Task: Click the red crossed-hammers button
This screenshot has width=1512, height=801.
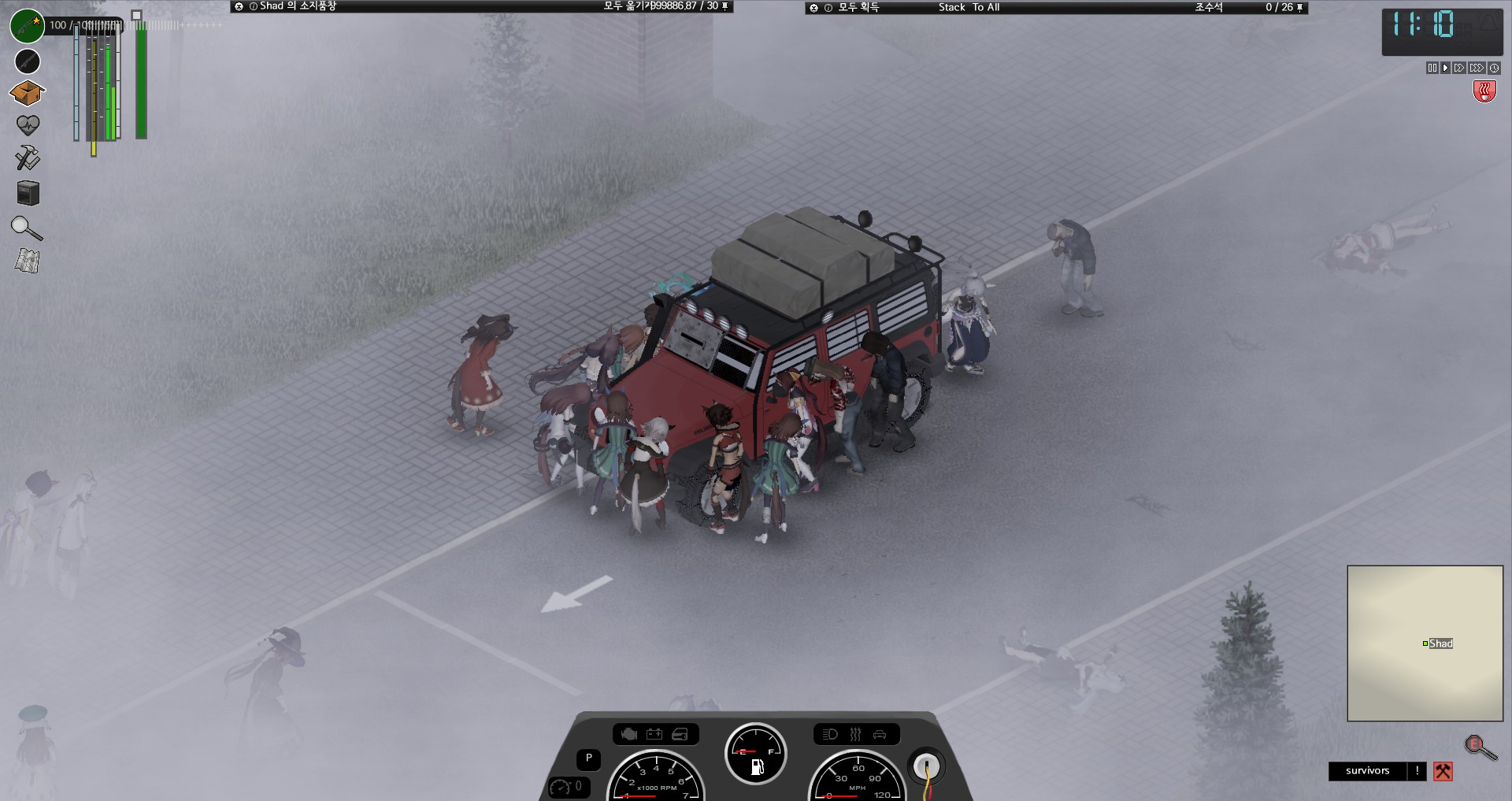Action: tap(1443, 771)
